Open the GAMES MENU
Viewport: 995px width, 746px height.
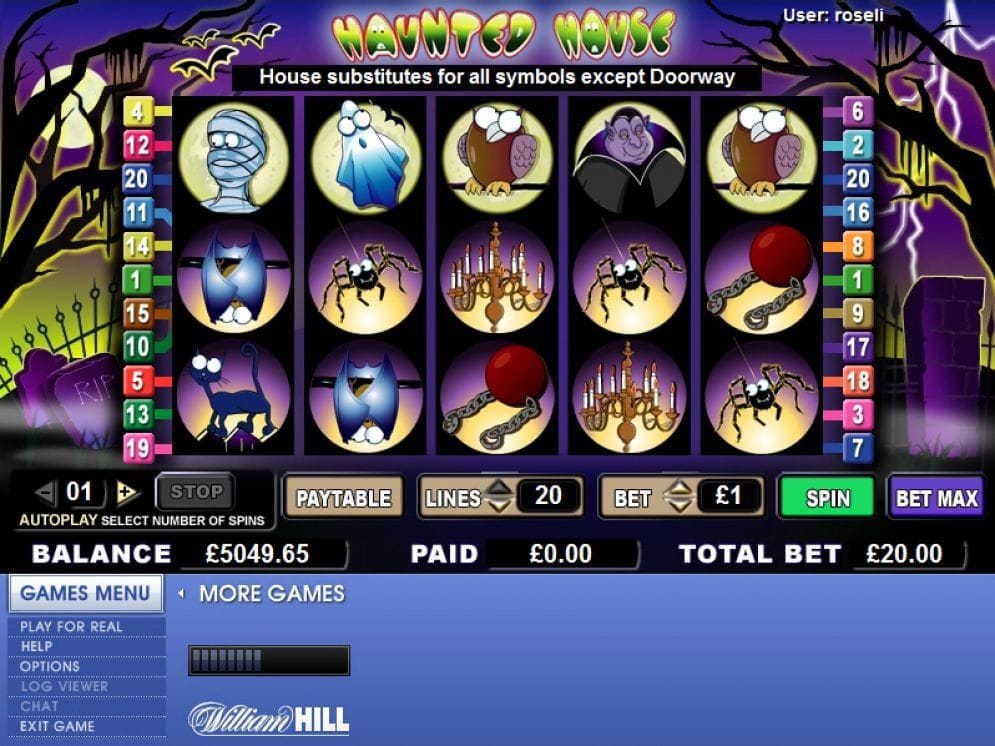[x=85, y=593]
